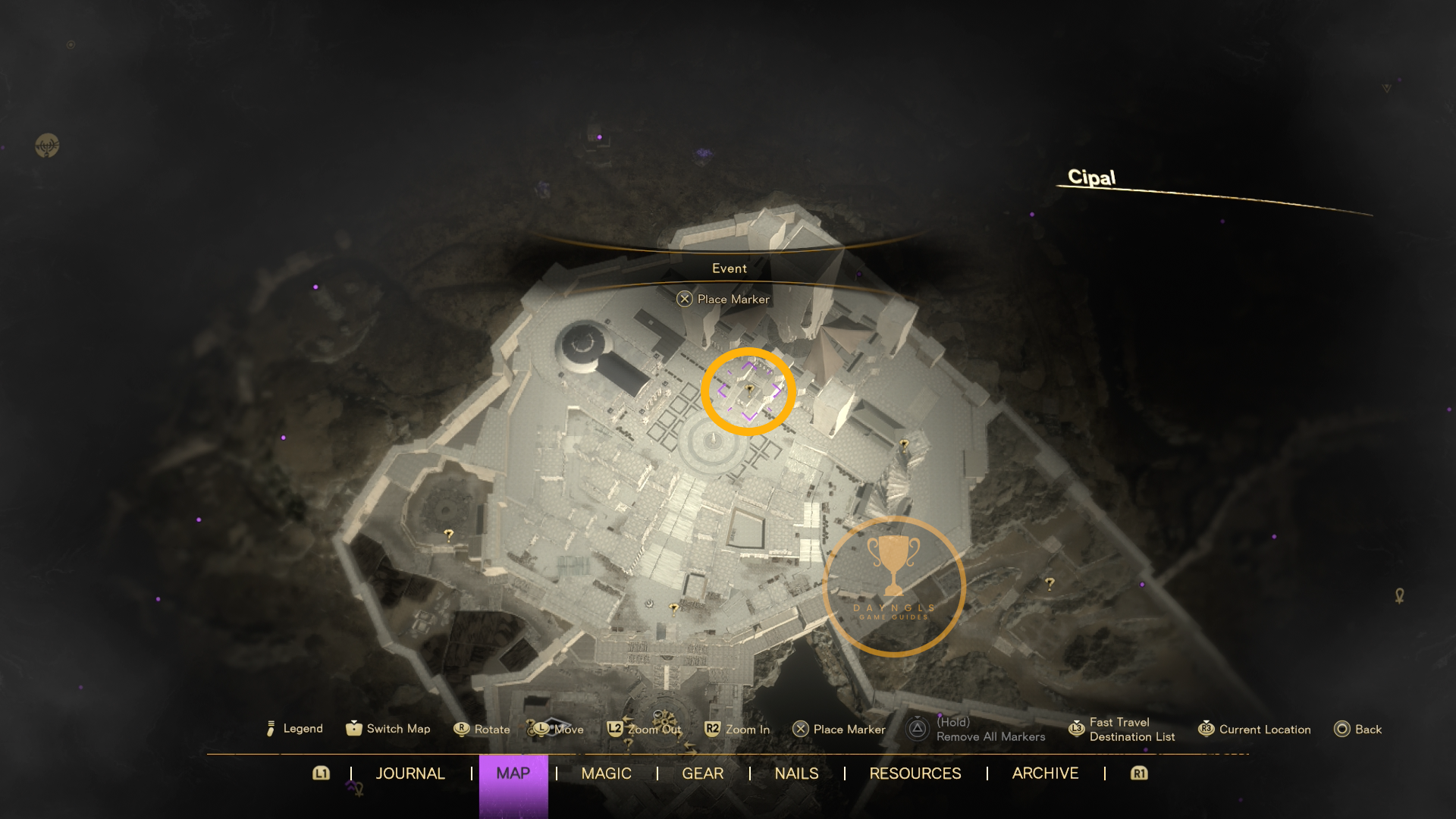Show the Nails tab
This screenshot has height=819, width=1456.
coord(796,773)
